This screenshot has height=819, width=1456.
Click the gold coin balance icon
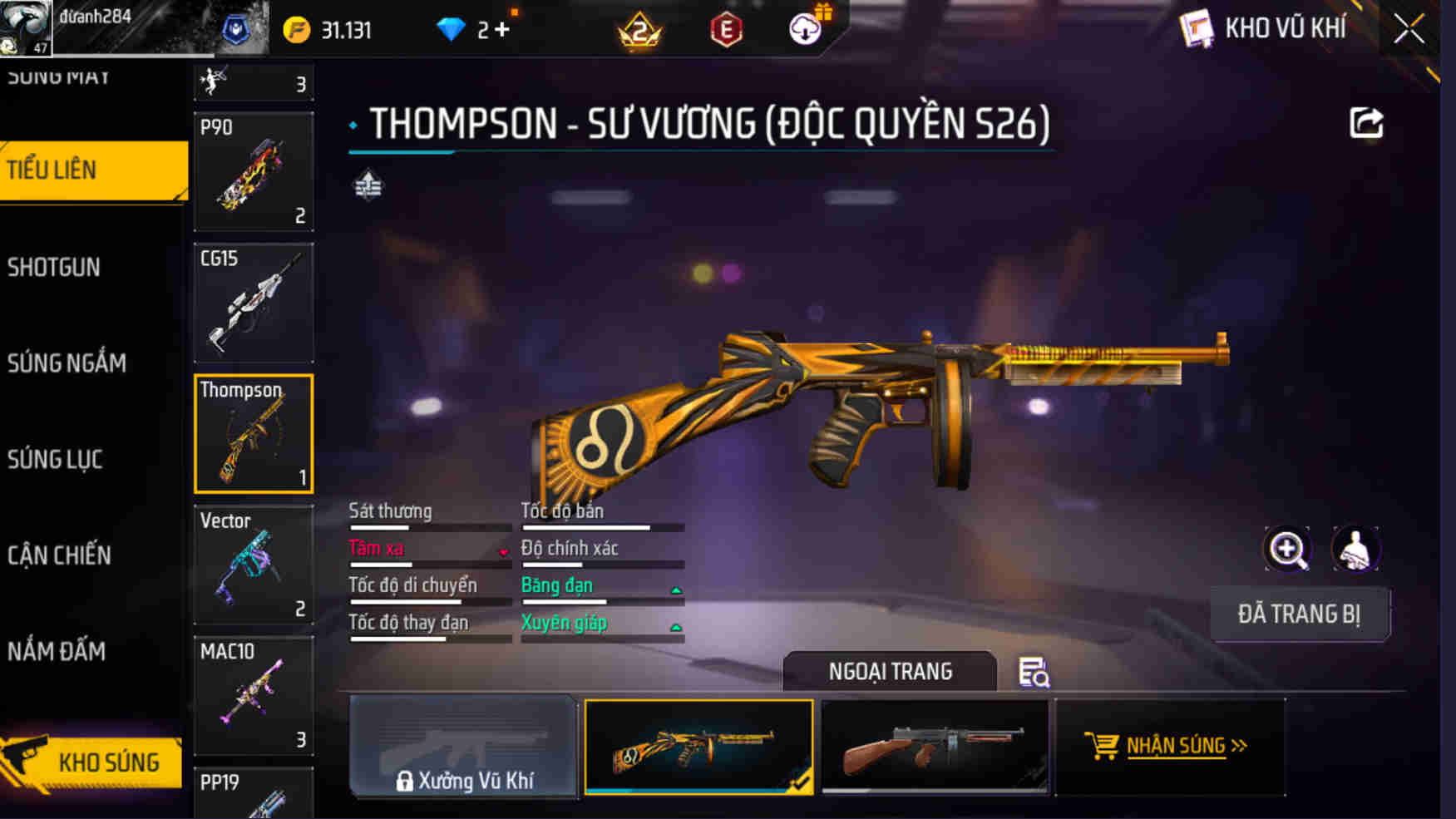297,27
